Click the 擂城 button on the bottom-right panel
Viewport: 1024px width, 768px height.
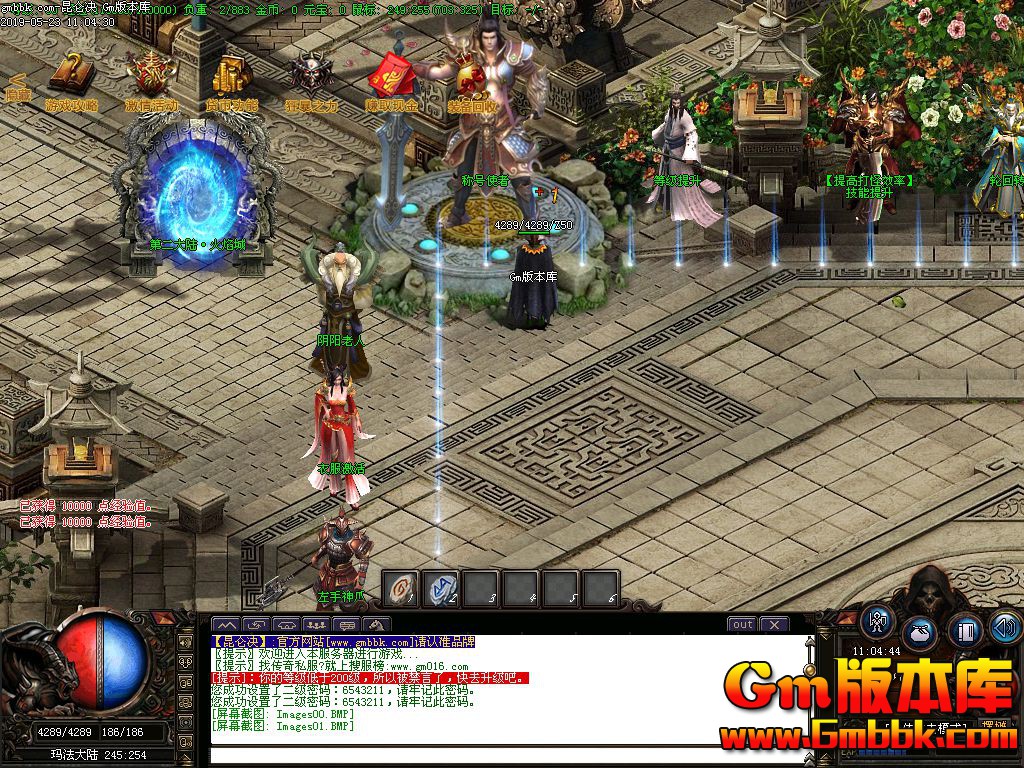pos(994,725)
